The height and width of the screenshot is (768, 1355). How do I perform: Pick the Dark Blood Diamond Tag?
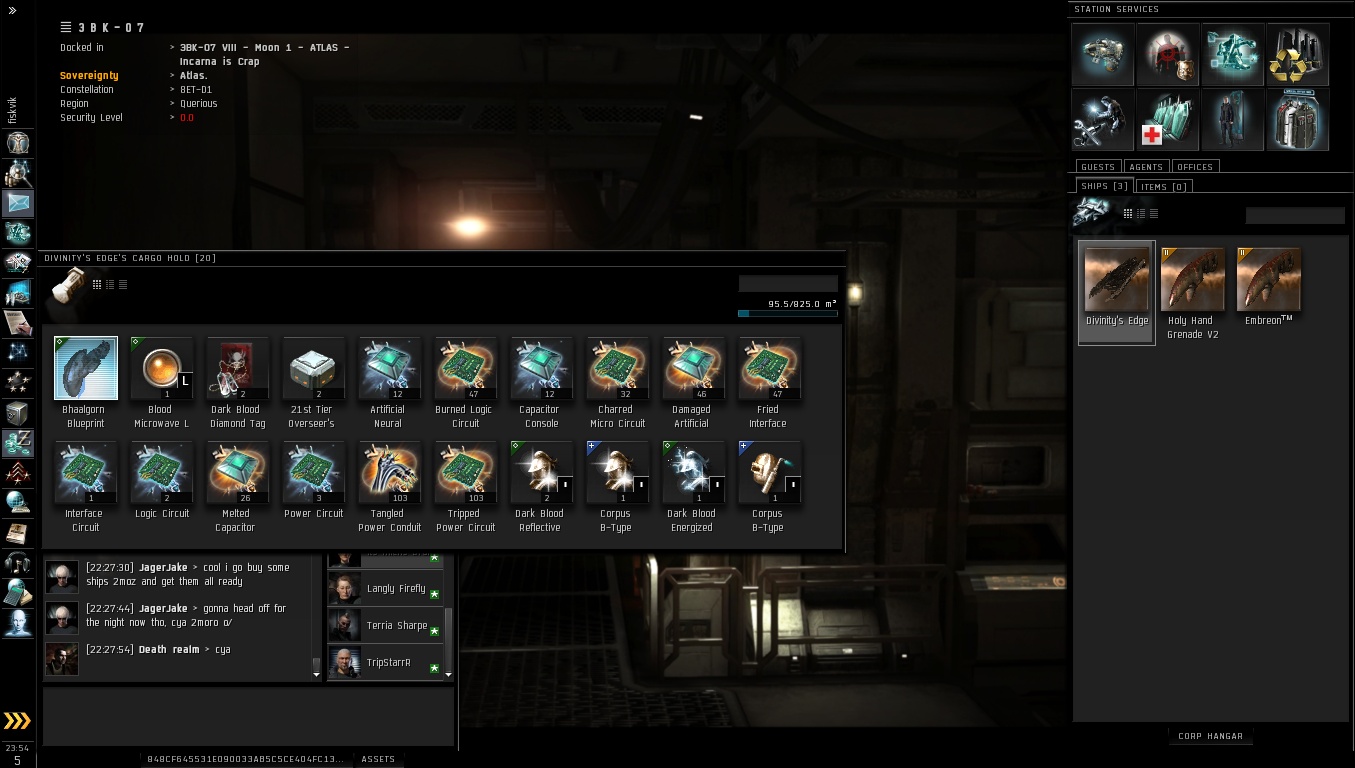237,368
